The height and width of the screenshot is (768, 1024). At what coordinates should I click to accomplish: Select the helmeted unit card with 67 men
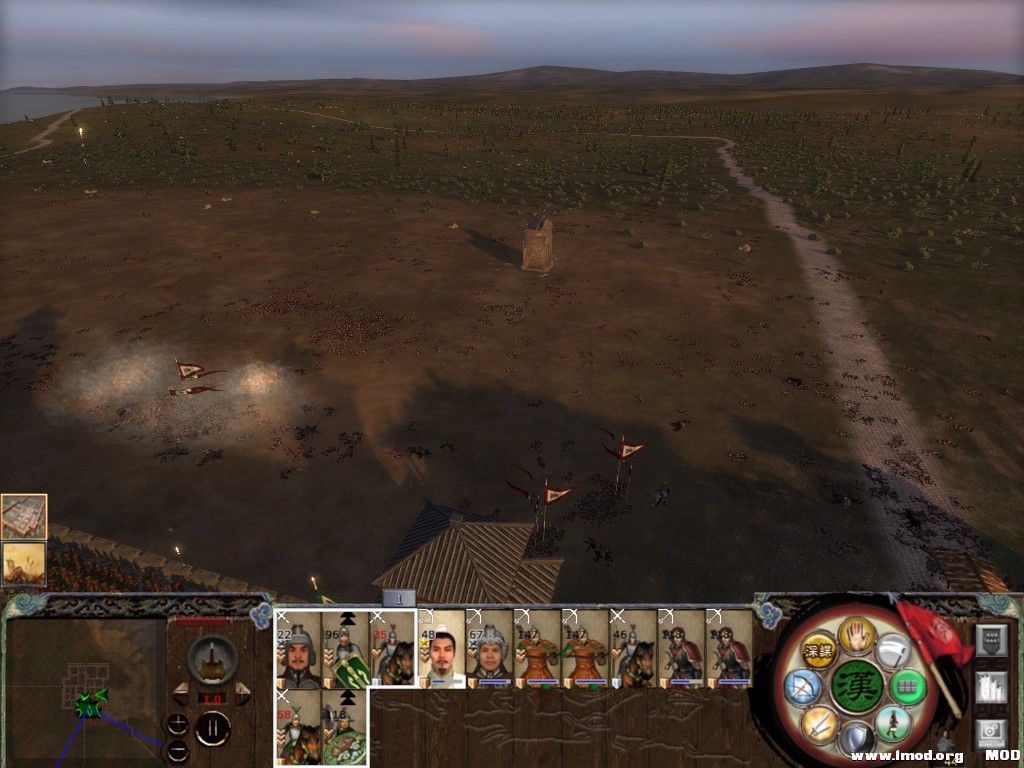tap(490, 649)
